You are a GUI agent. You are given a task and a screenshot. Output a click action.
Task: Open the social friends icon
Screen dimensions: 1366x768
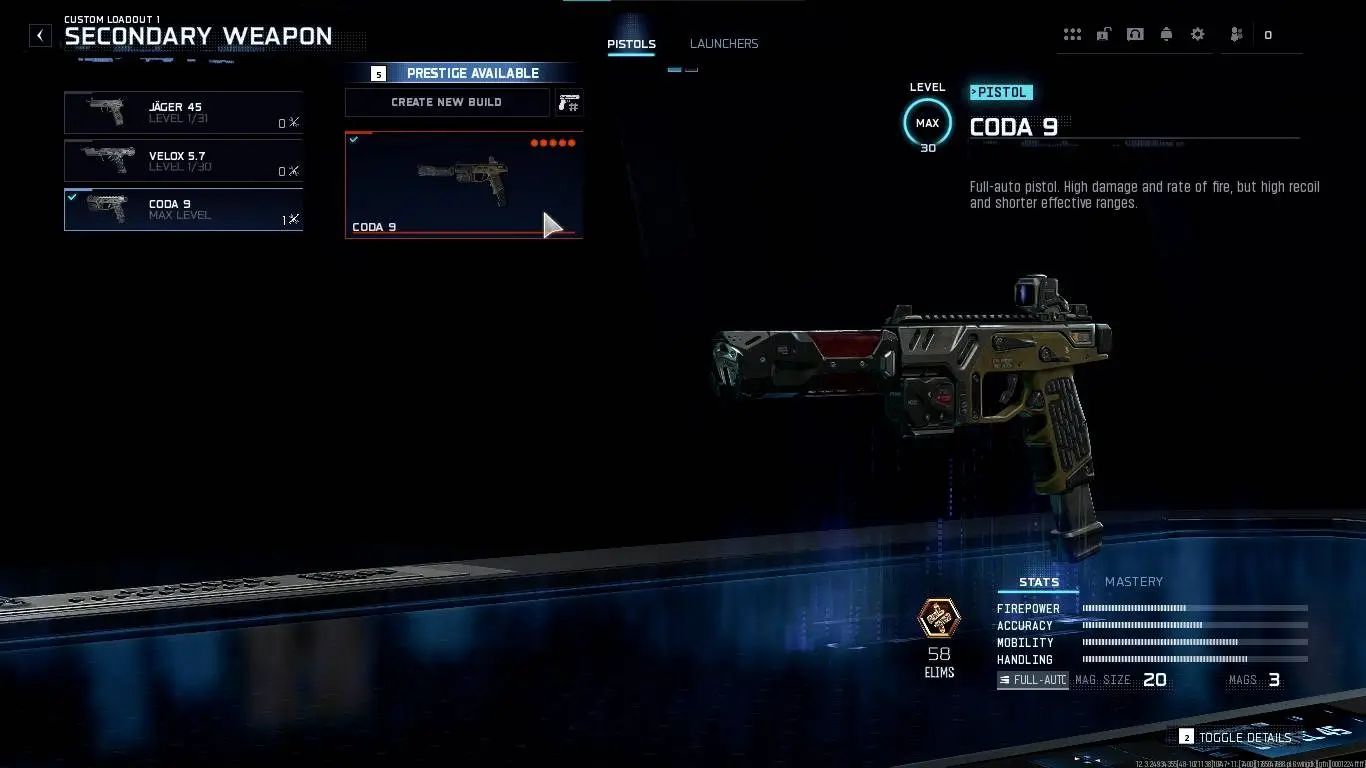[1236, 34]
